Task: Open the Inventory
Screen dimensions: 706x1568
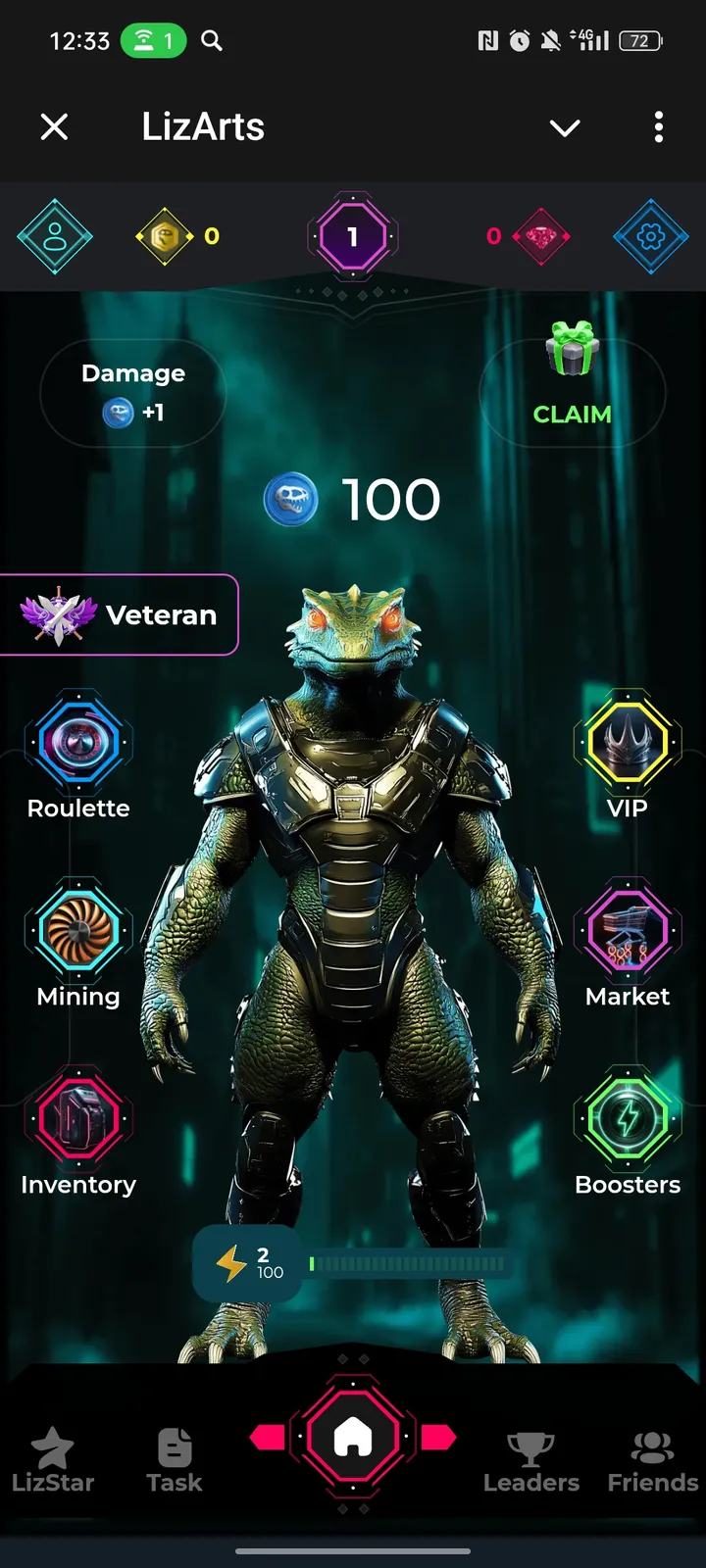Action: click(x=78, y=1120)
